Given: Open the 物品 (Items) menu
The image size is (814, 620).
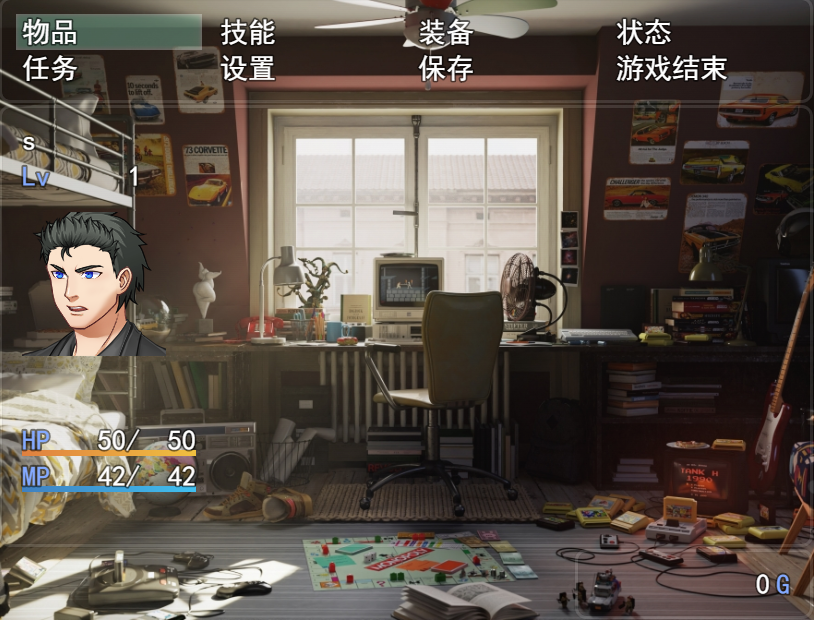Looking at the screenshot, I should pos(50,32).
